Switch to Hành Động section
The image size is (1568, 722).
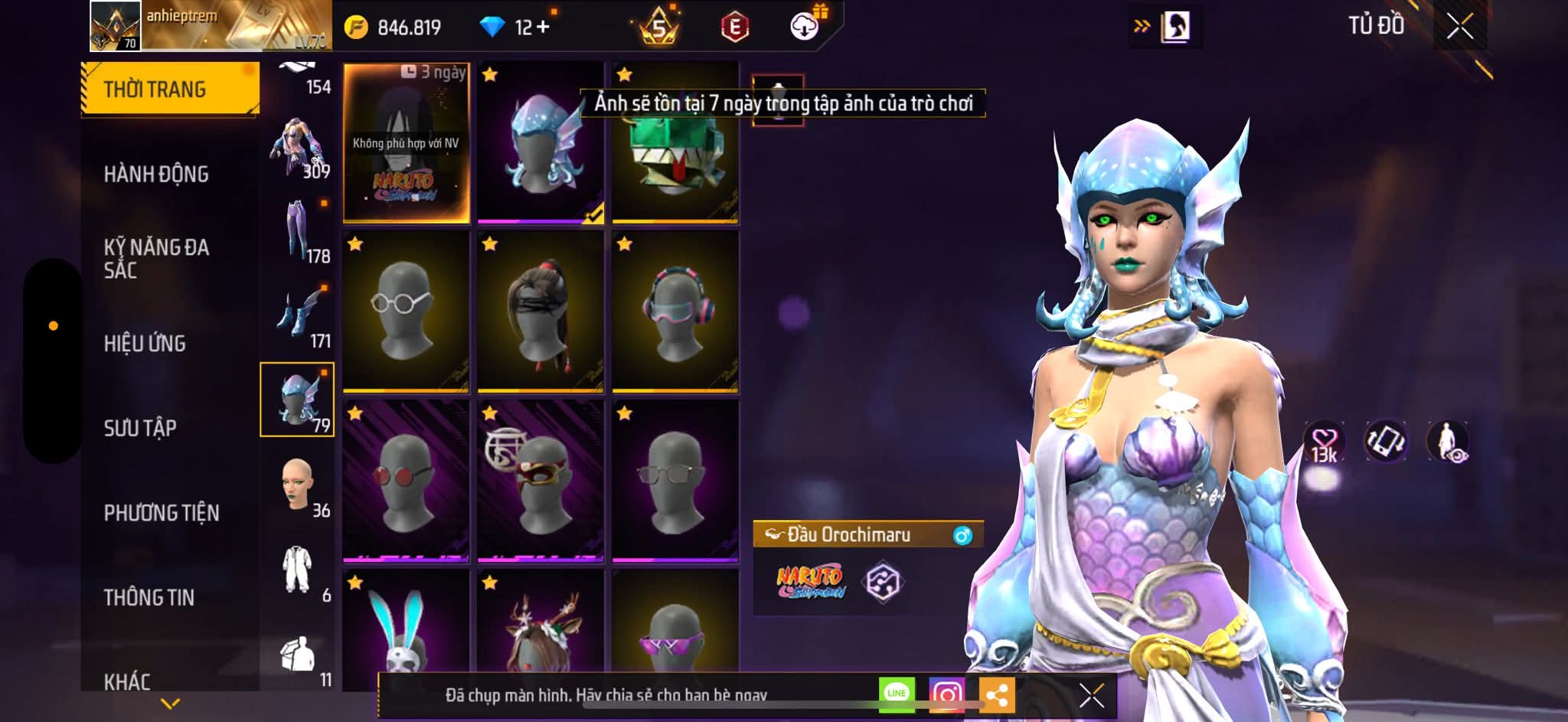156,175
